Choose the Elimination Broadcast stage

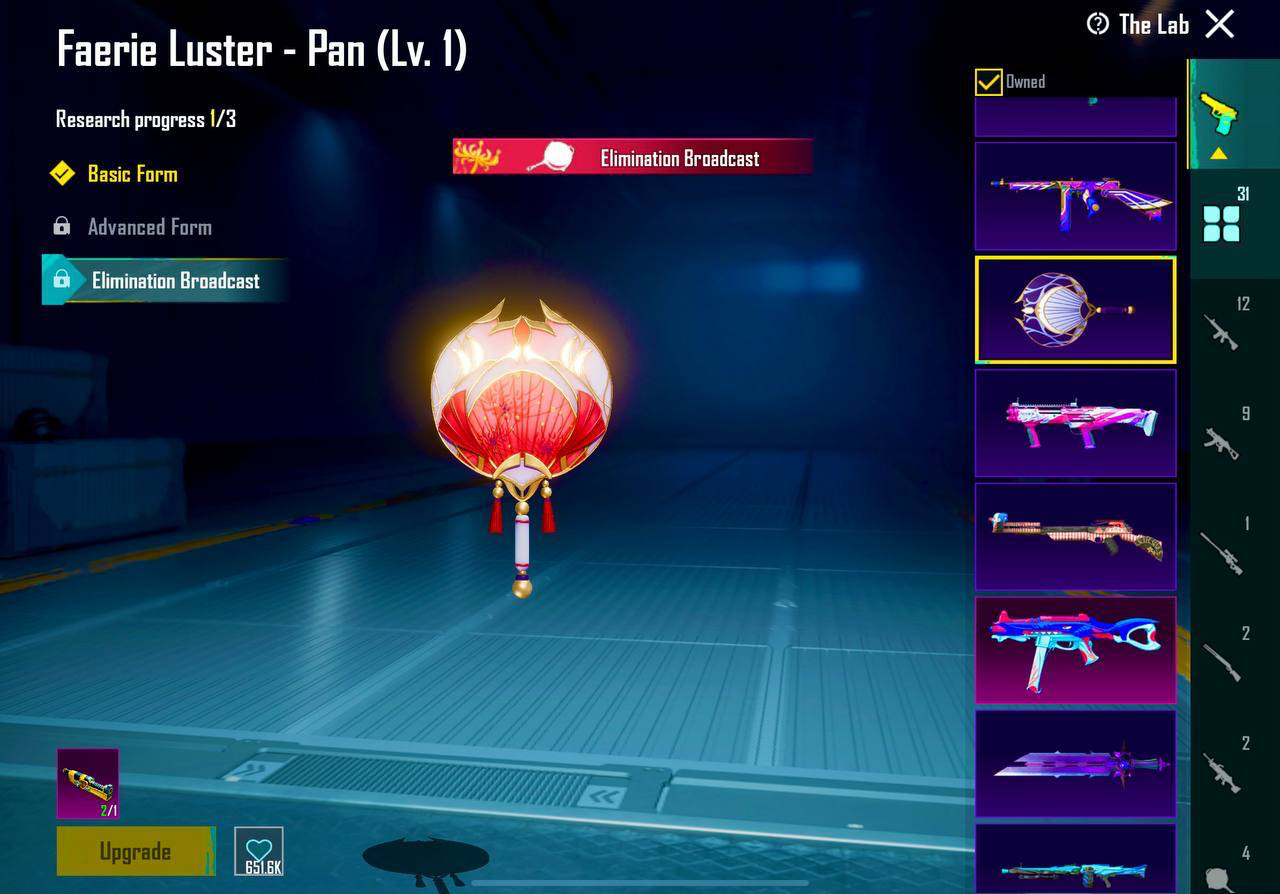(x=175, y=281)
